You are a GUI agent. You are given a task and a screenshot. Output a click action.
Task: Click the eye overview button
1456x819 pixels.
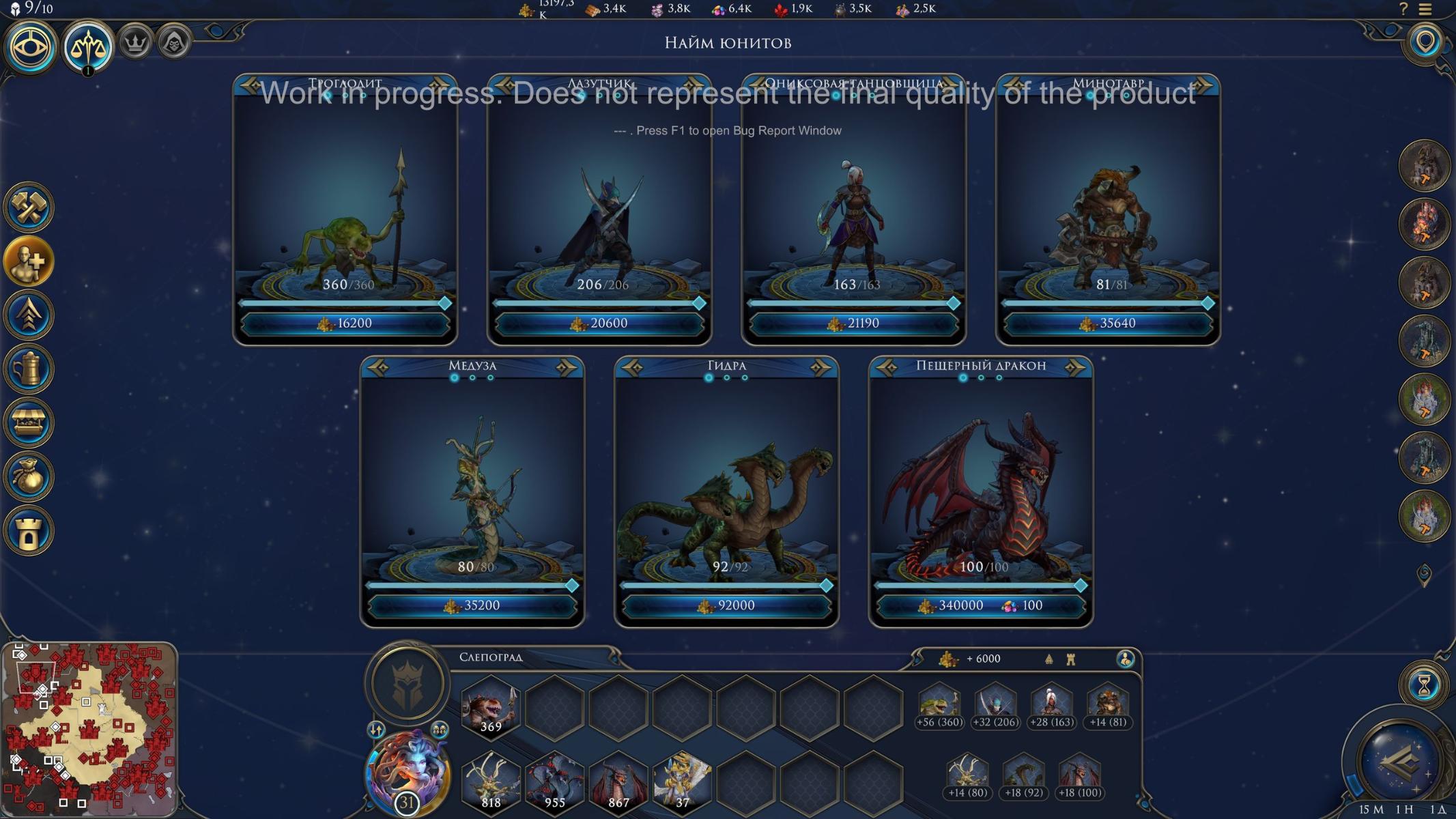pyautogui.click(x=30, y=46)
